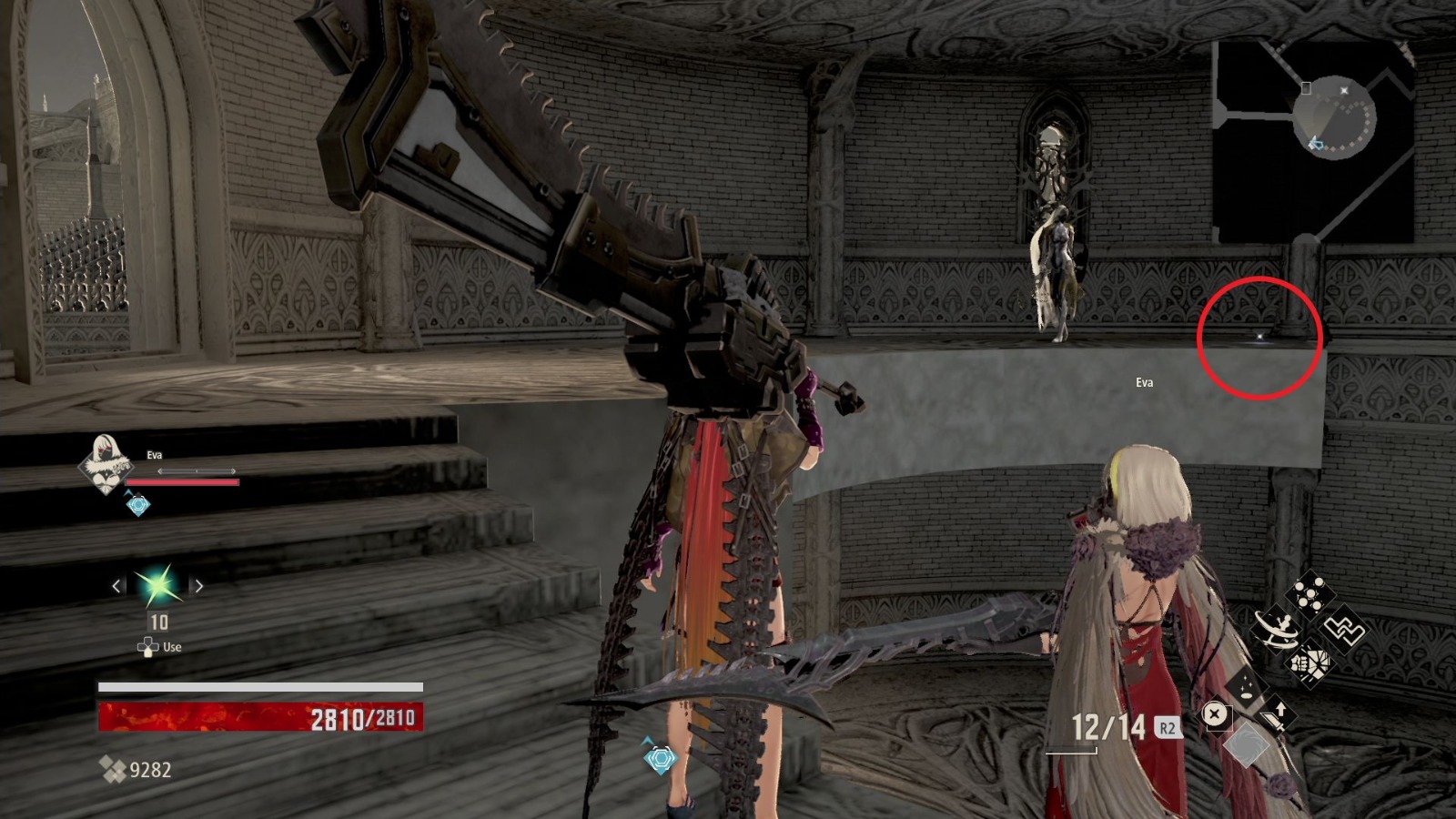Click the blue gift icon below Eva's portrait
Viewport: 1456px width, 819px height.
coord(136,504)
